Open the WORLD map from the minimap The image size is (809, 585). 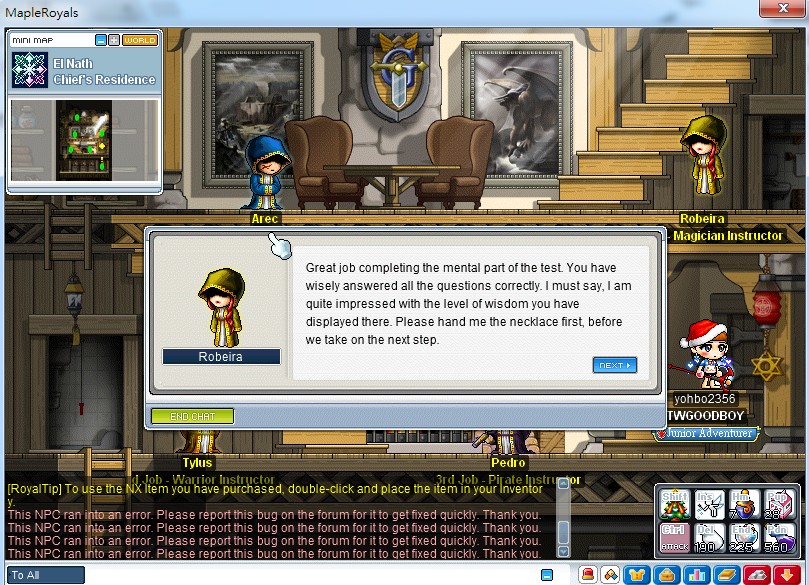pyautogui.click(x=140, y=40)
